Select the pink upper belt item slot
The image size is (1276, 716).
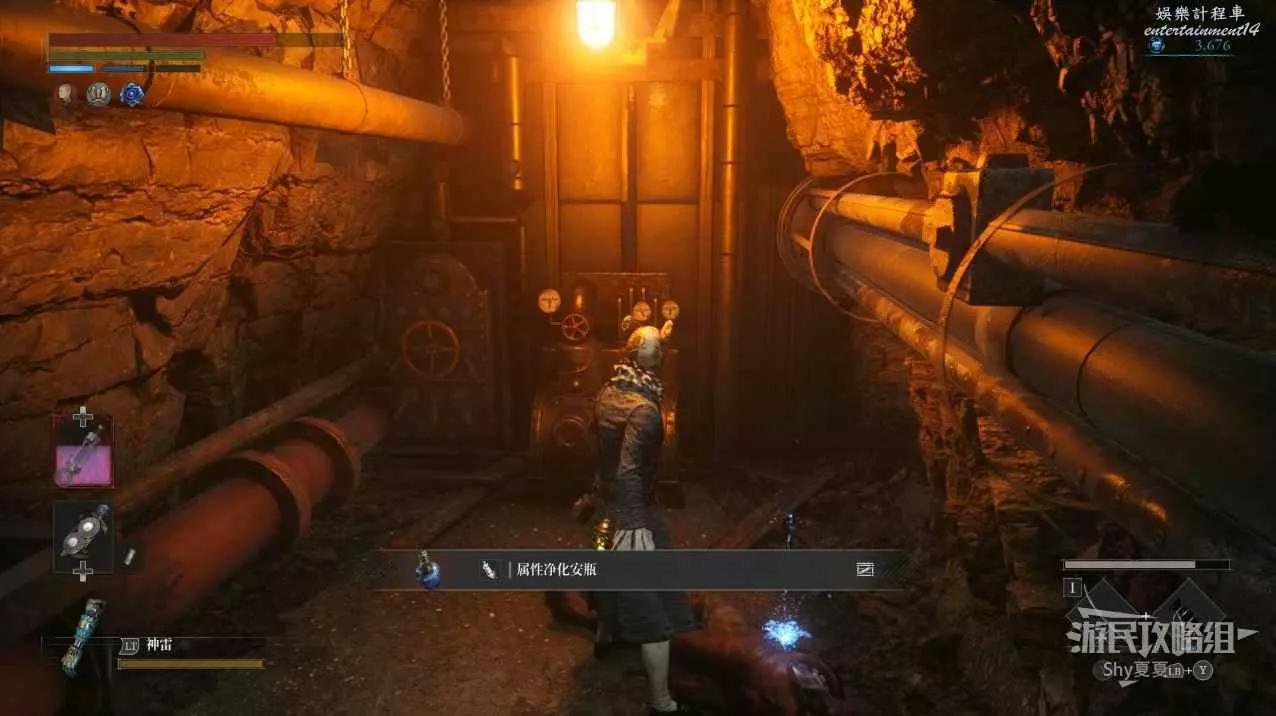[83, 452]
